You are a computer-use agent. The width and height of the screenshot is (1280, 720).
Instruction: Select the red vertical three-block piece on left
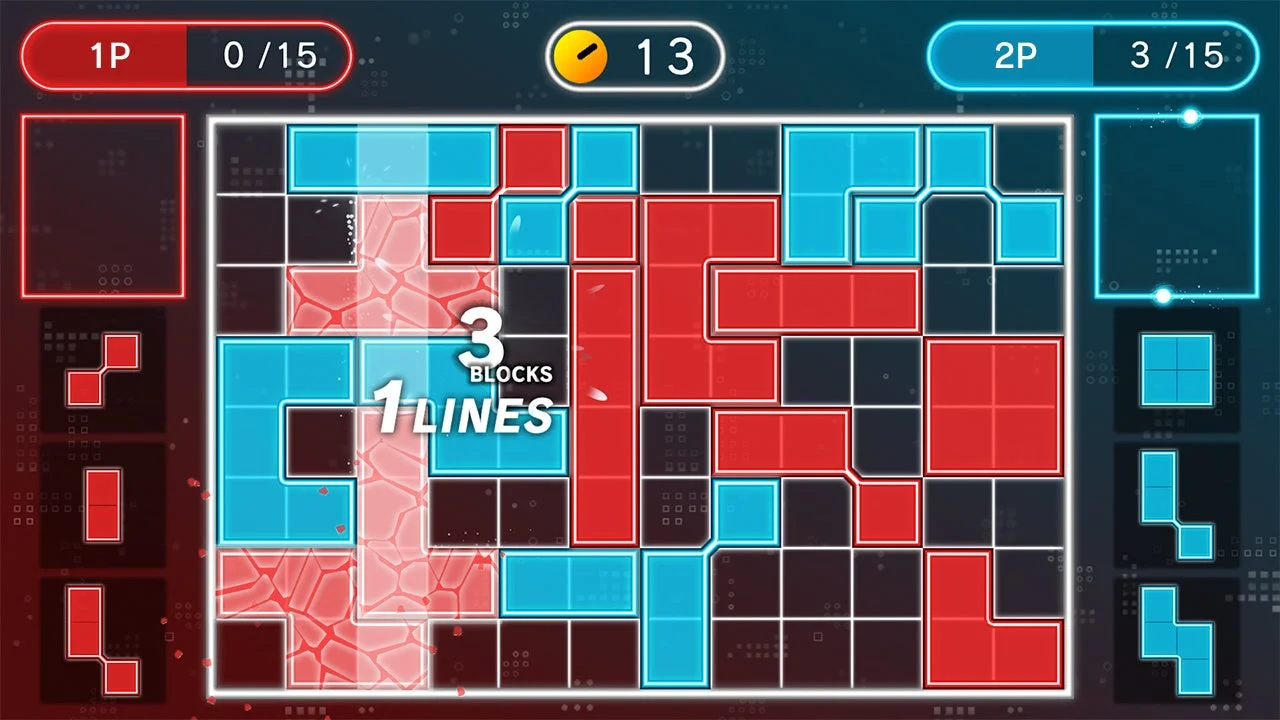click(103, 505)
